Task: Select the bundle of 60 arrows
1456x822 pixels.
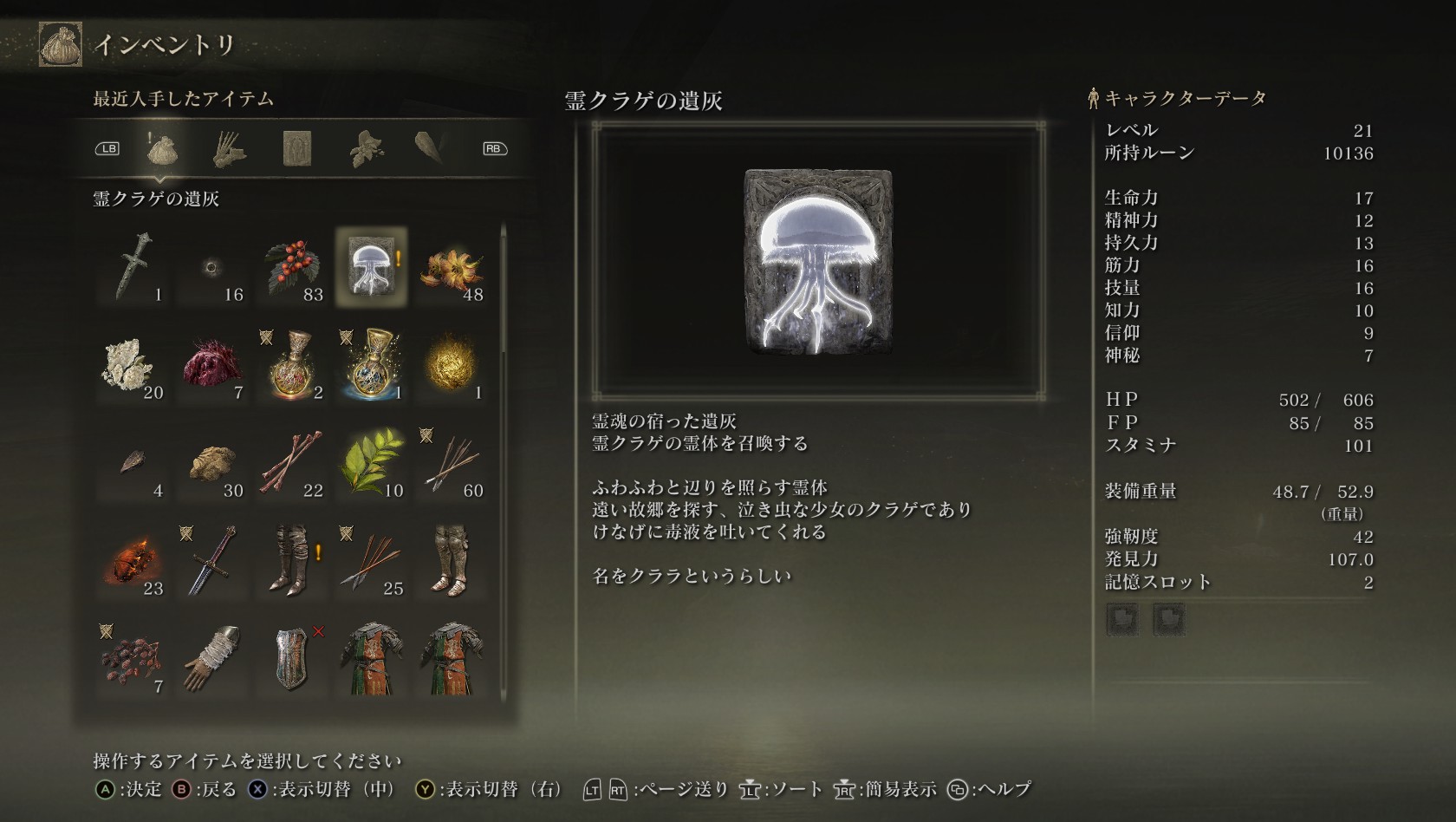Action: click(x=451, y=463)
